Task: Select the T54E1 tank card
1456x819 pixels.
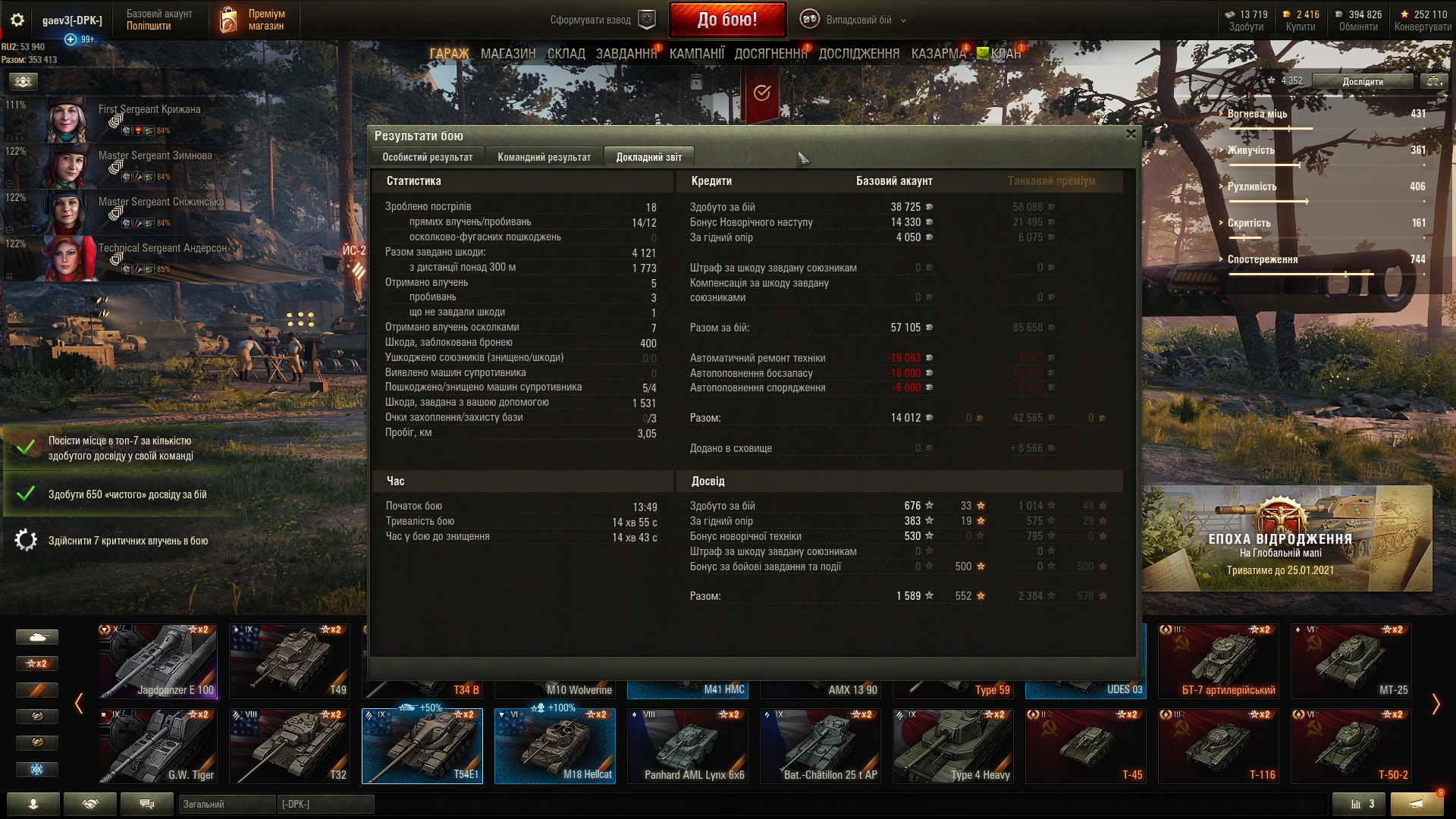Action: coord(422,745)
